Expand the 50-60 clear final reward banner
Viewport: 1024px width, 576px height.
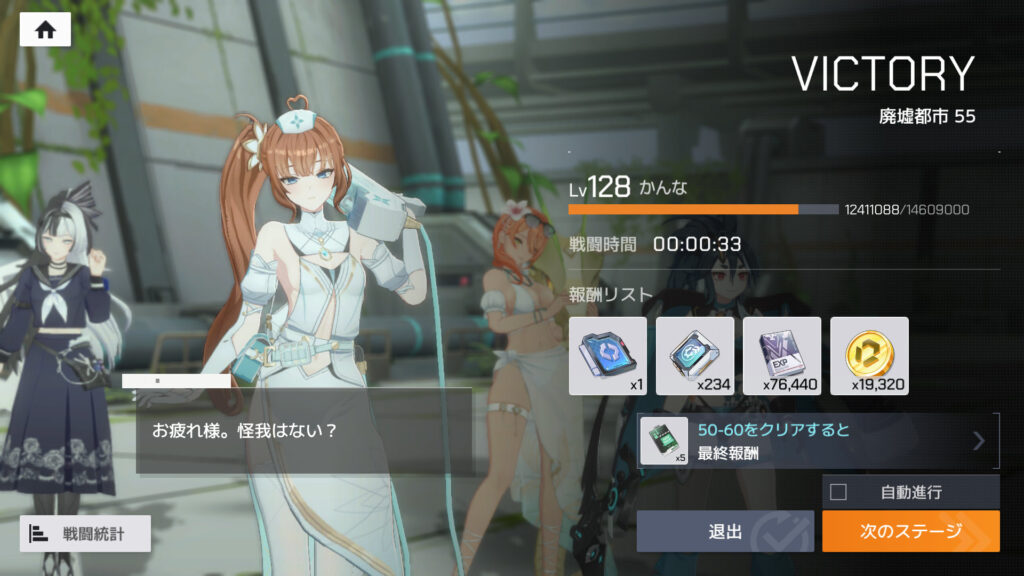click(818, 440)
